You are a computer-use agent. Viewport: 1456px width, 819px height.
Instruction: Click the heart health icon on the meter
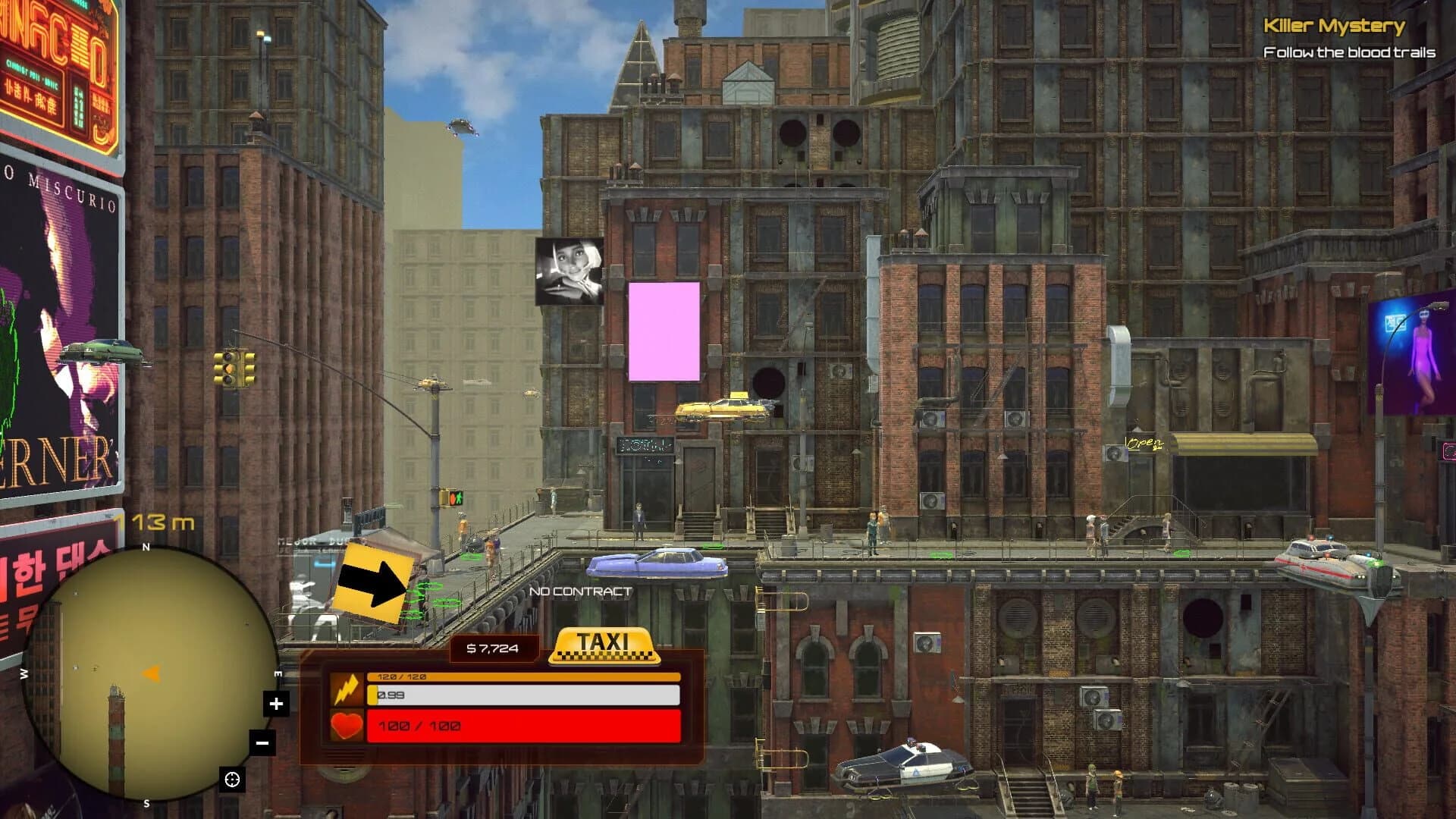pyautogui.click(x=348, y=726)
